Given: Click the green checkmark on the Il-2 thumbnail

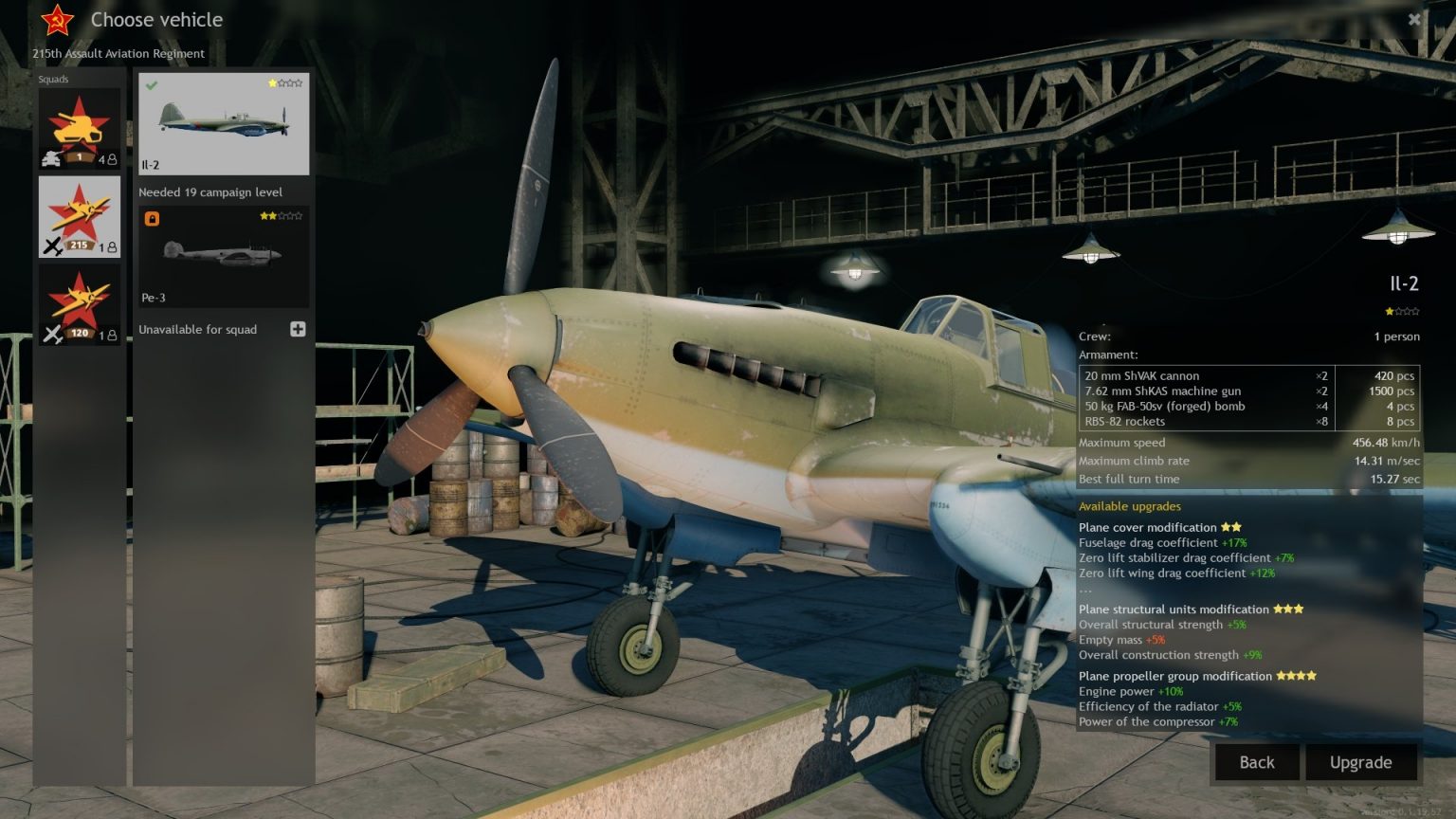Looking at the screenshot, I should [x=151, y=85].
